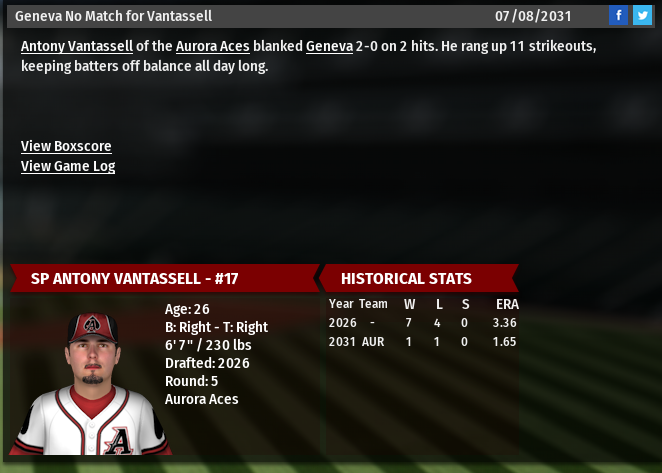
Task: Open the View Game Log link
Action: click(68, 166)
